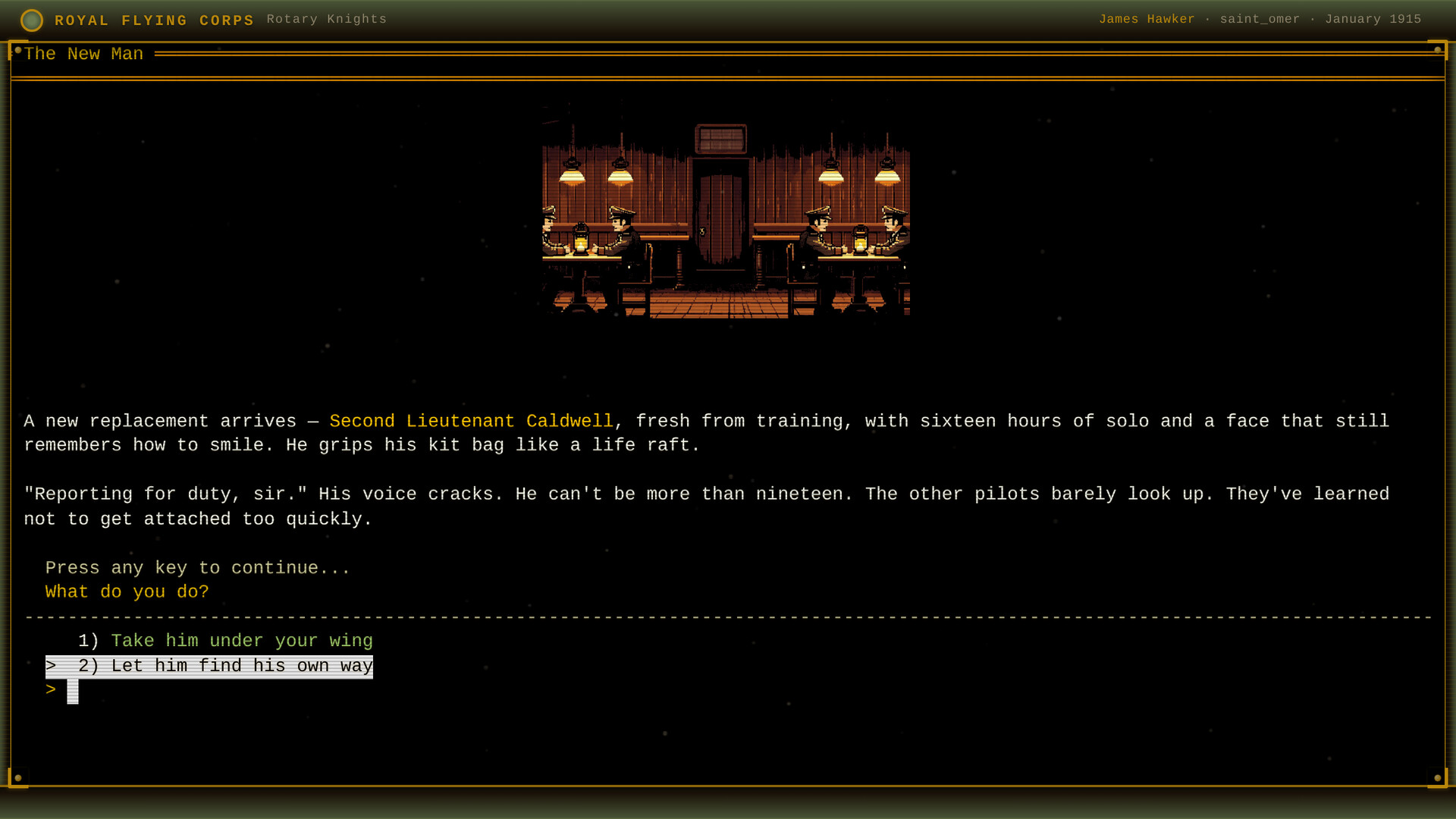Click the James Hawker name in the header
The height and width of the screenshot is (819, 1456).
[1147, 19]
